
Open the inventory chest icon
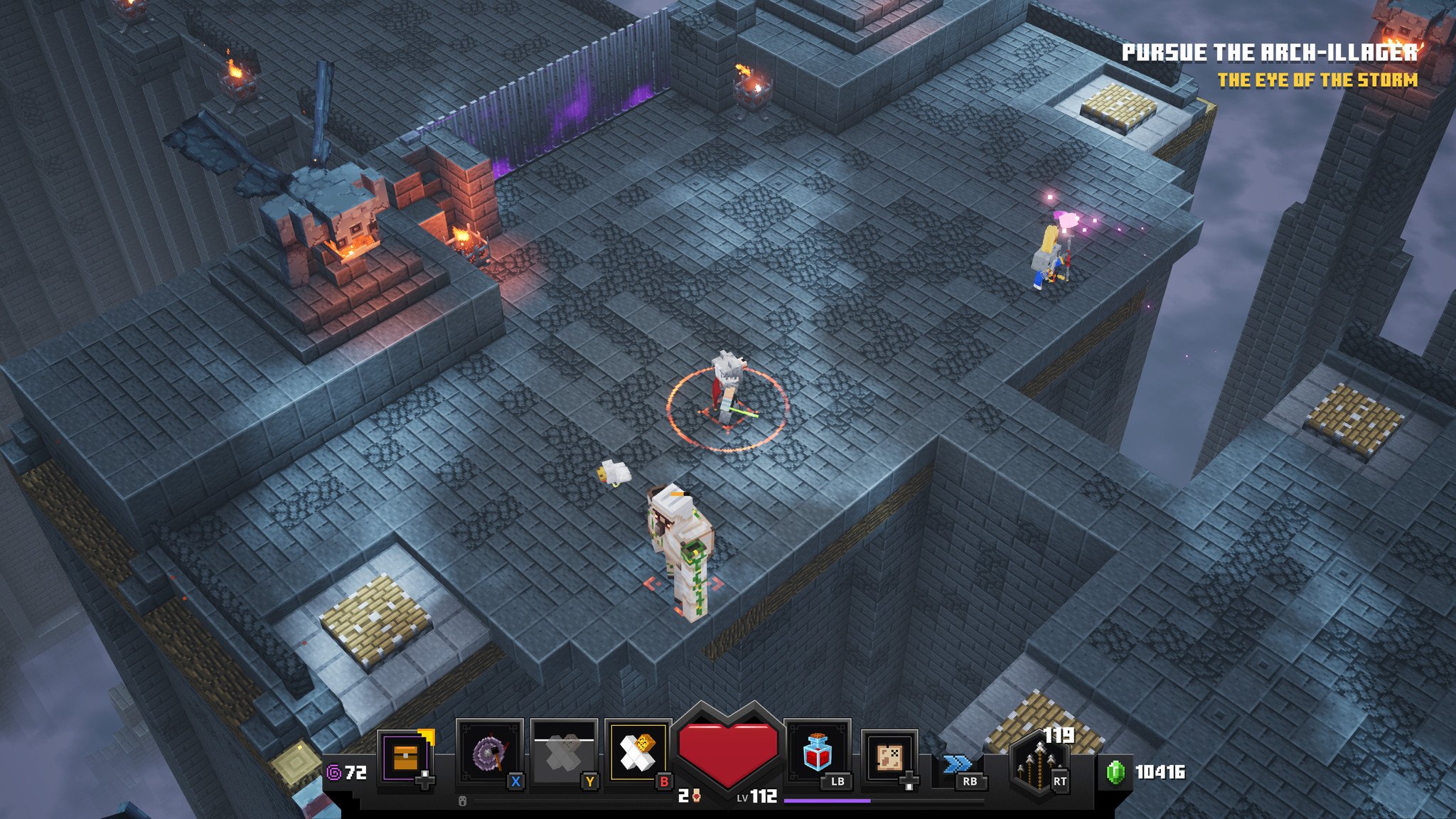404,757
